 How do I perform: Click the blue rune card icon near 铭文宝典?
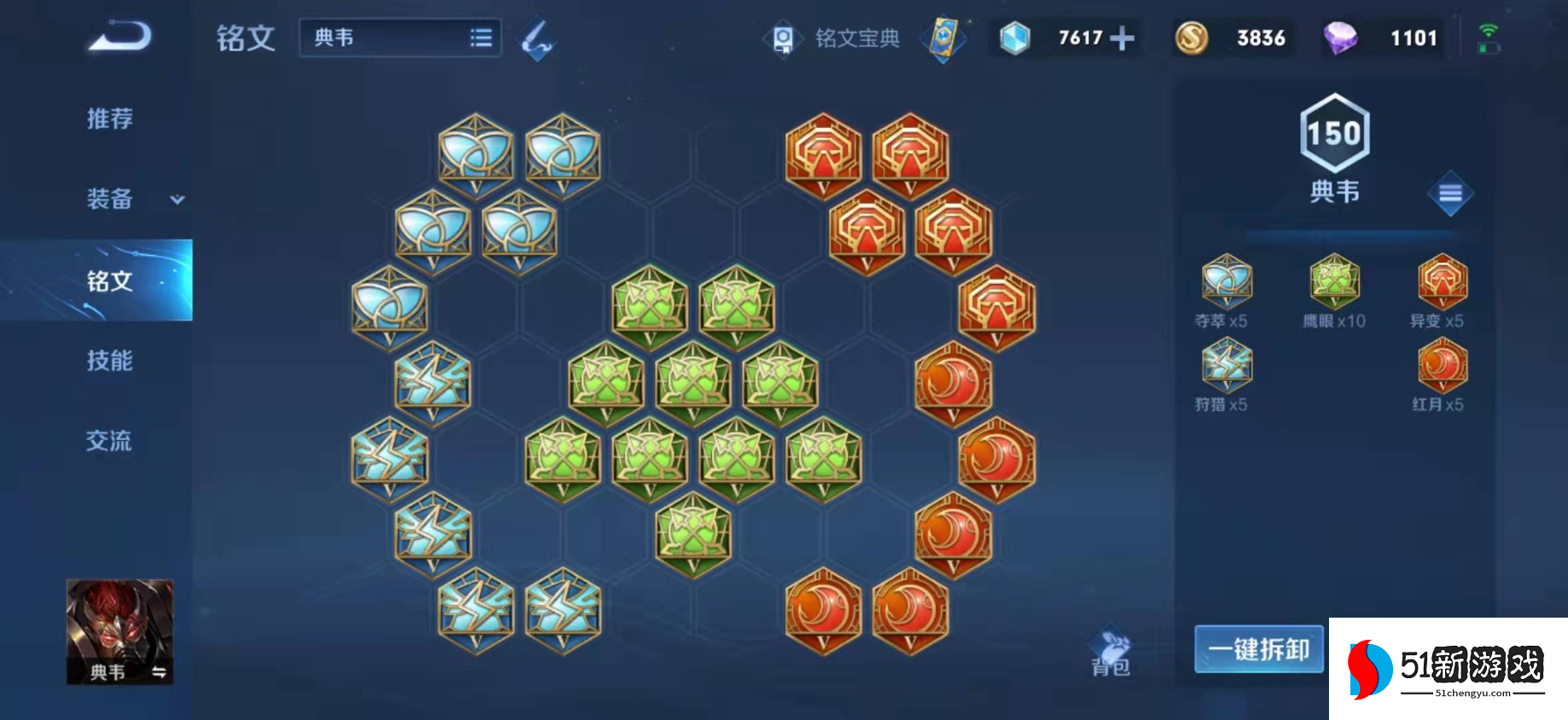click(942, 38)
